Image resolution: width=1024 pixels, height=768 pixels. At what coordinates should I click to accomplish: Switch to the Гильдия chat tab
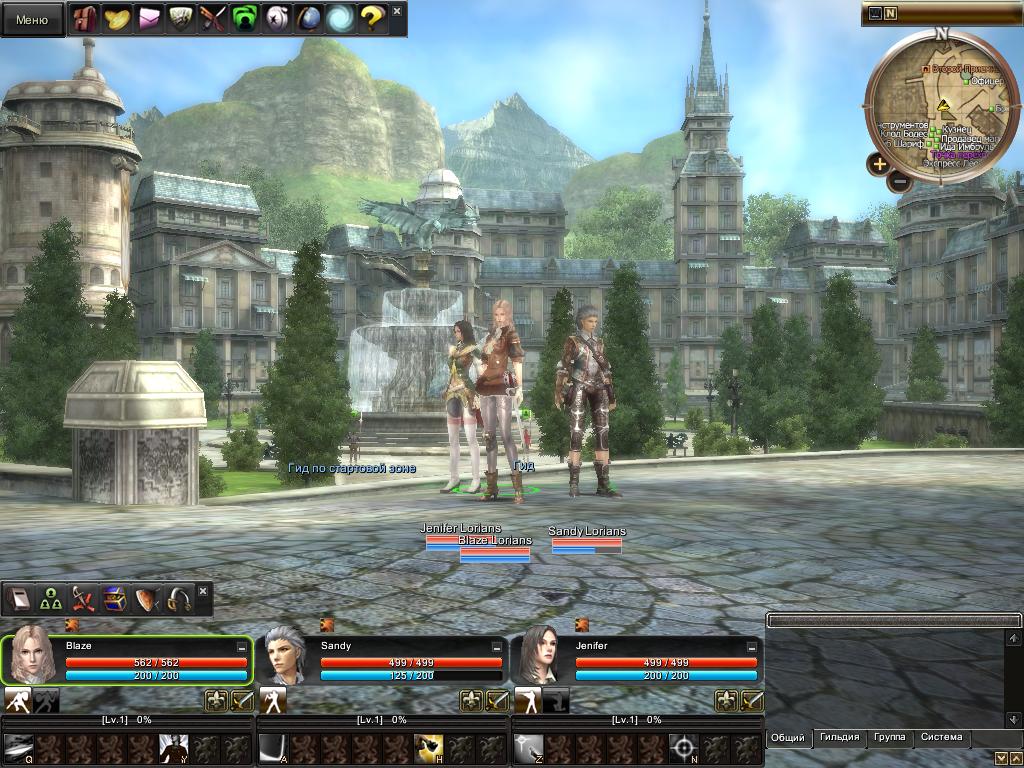click(840, 738)
